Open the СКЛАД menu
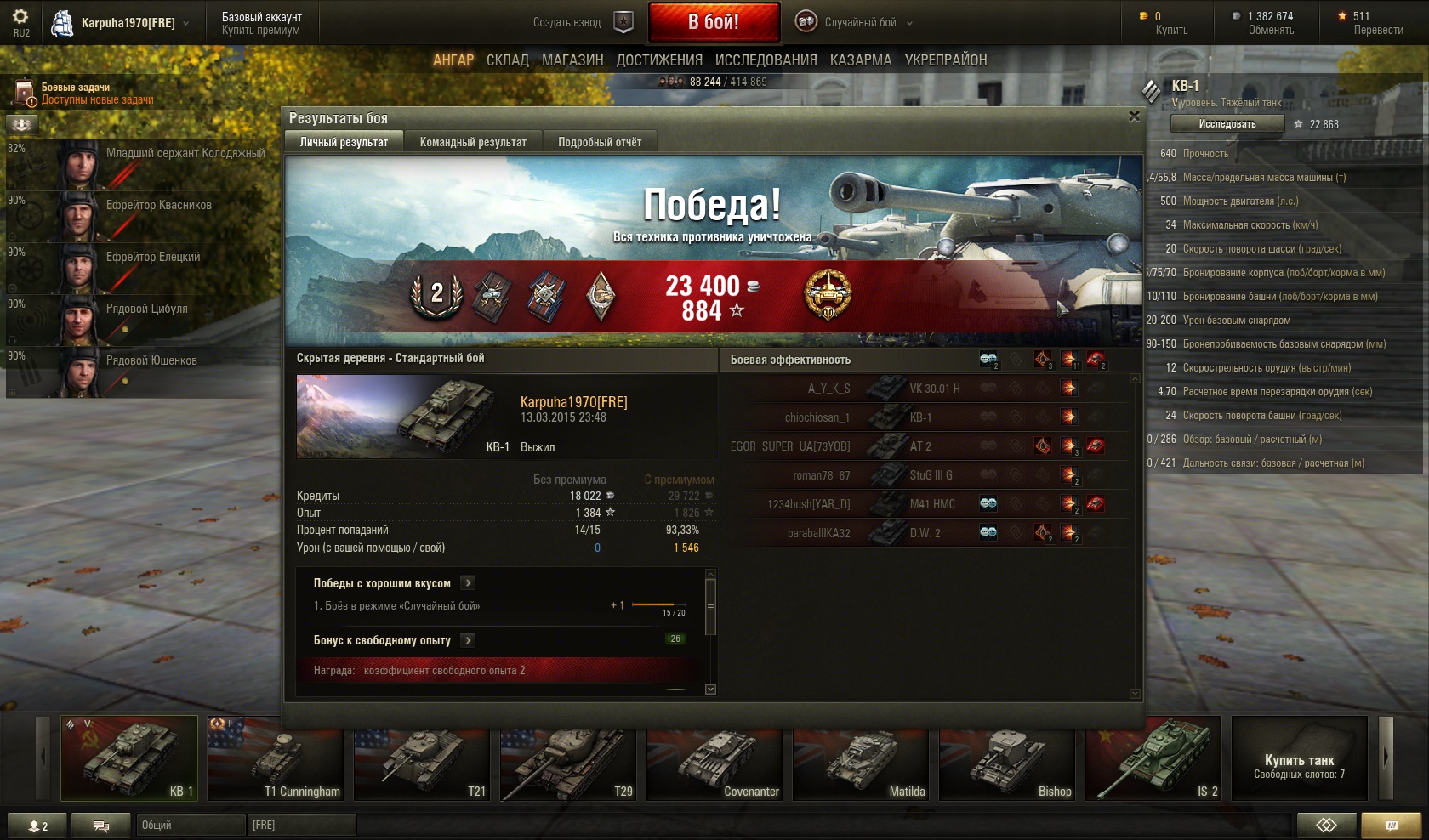Image resolution: width=1429 pixels, height=840 pixels. pyautogui.click(x=508, y=60)
